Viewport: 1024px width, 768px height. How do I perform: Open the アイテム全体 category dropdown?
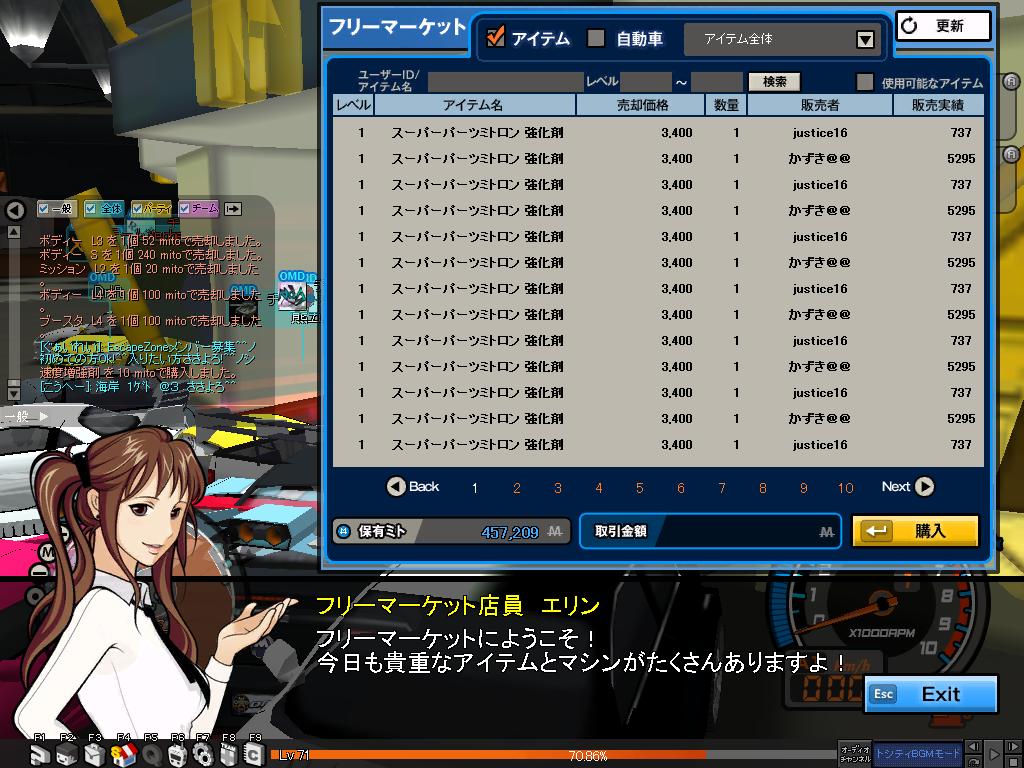coord(865,40)
